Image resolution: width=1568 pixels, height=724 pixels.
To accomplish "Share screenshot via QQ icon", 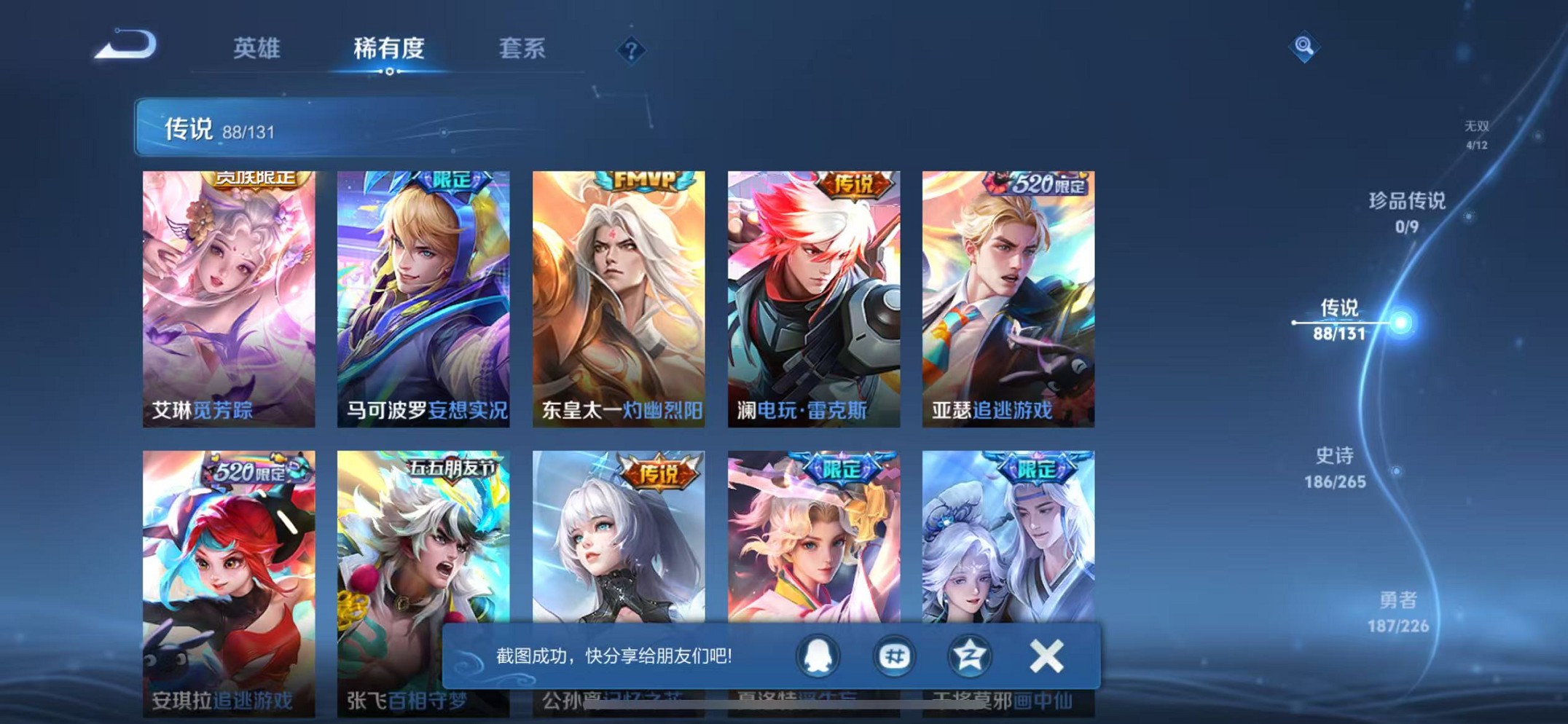I will click(818, 656).
